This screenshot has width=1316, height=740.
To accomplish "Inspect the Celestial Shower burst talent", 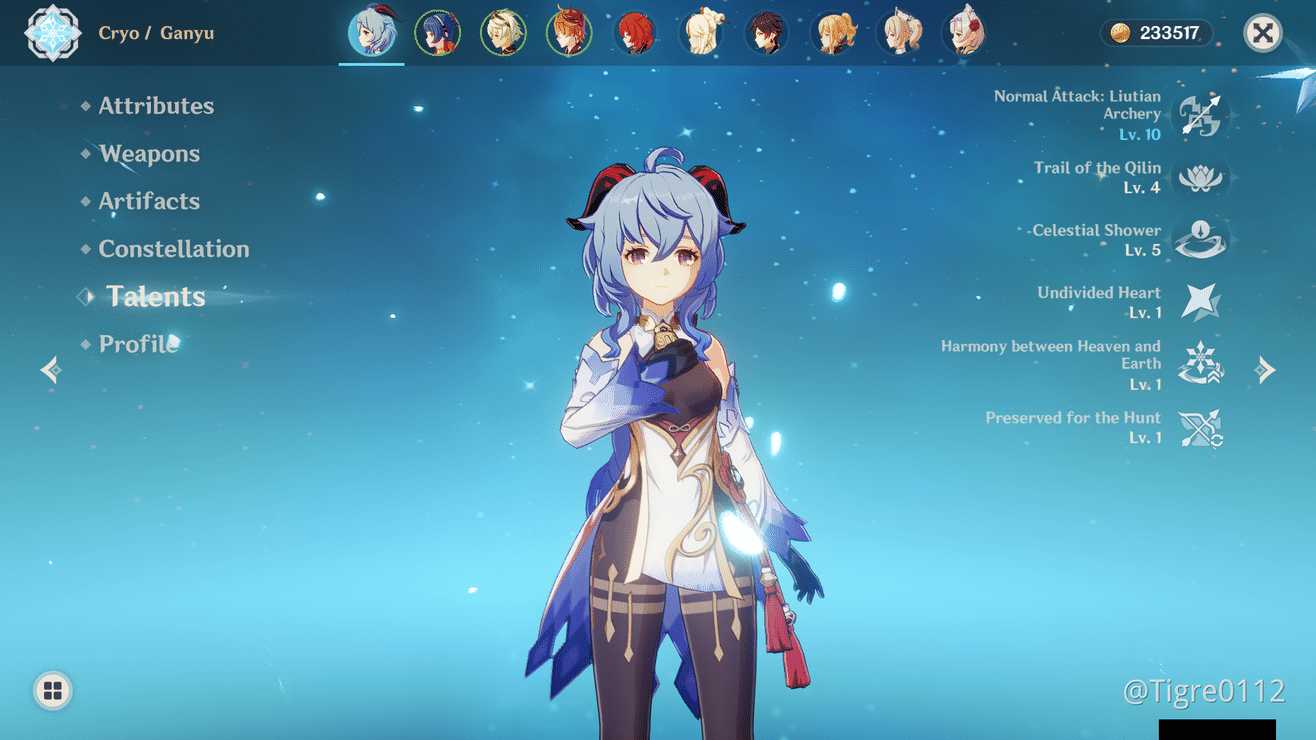I will click(x=1200, y=240).
